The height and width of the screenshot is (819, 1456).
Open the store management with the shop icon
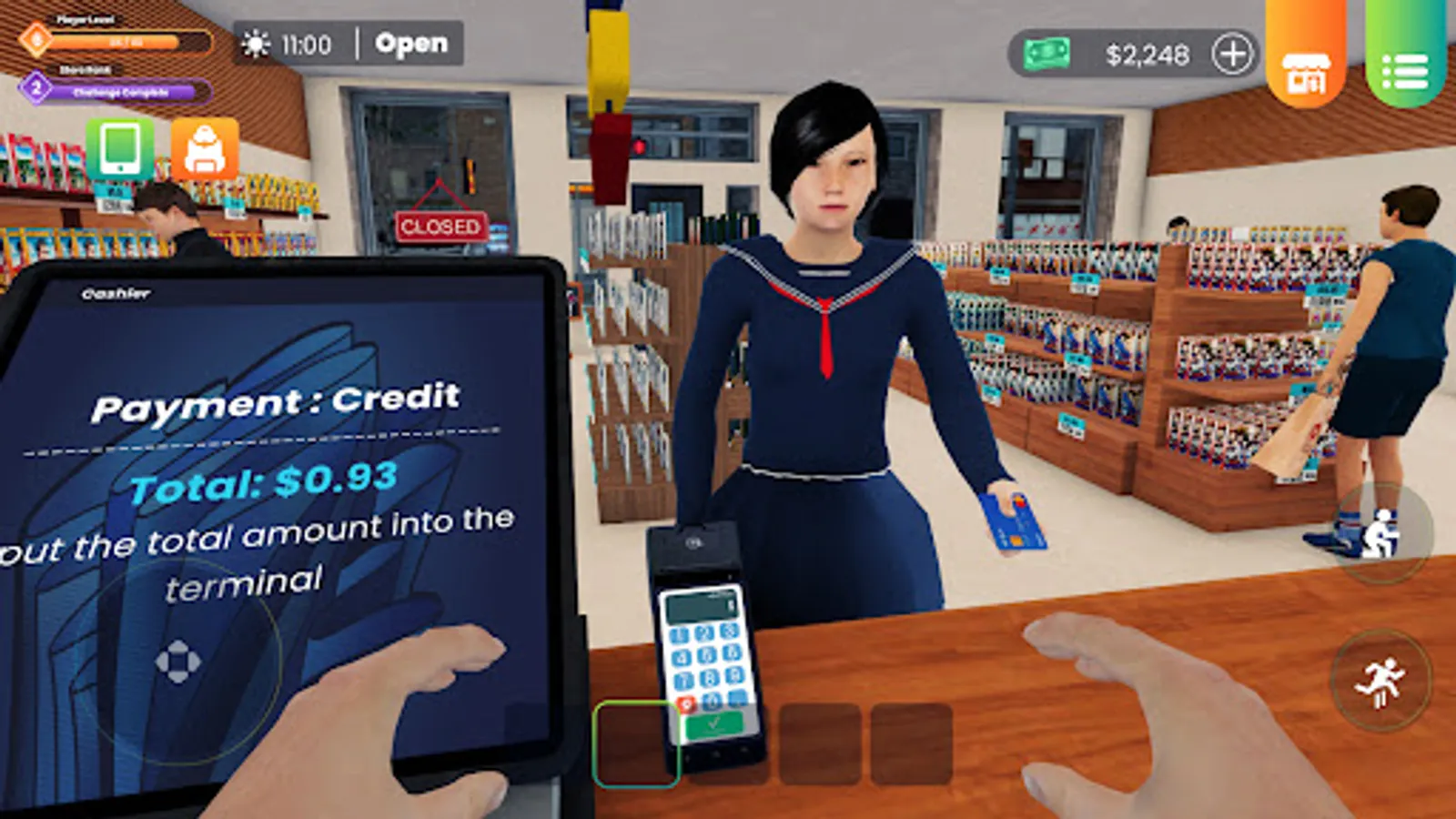[x=1308, y=66]
